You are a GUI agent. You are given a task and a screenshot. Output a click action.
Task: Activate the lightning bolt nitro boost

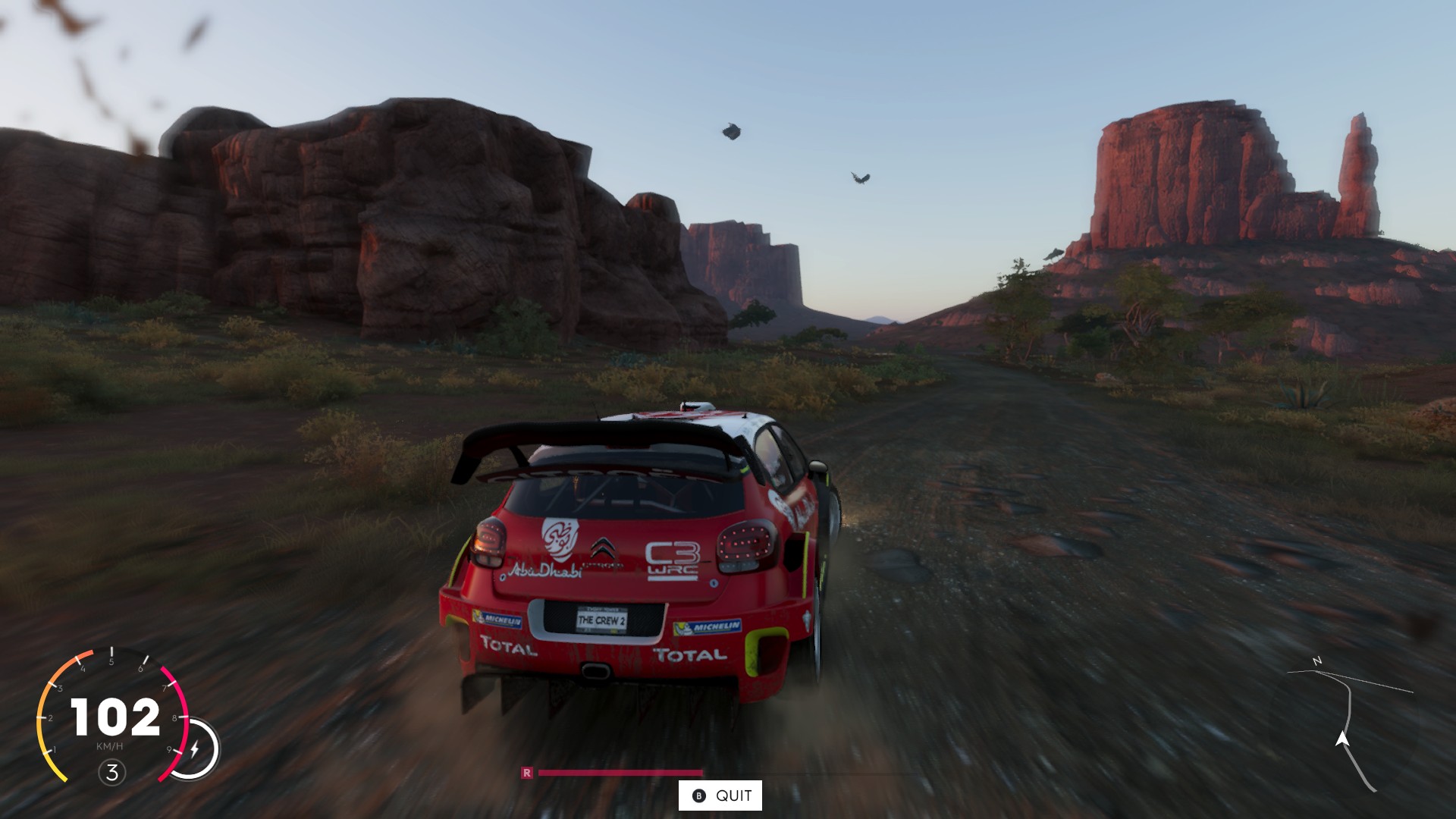pyautogui.click(x=194, y=749)
